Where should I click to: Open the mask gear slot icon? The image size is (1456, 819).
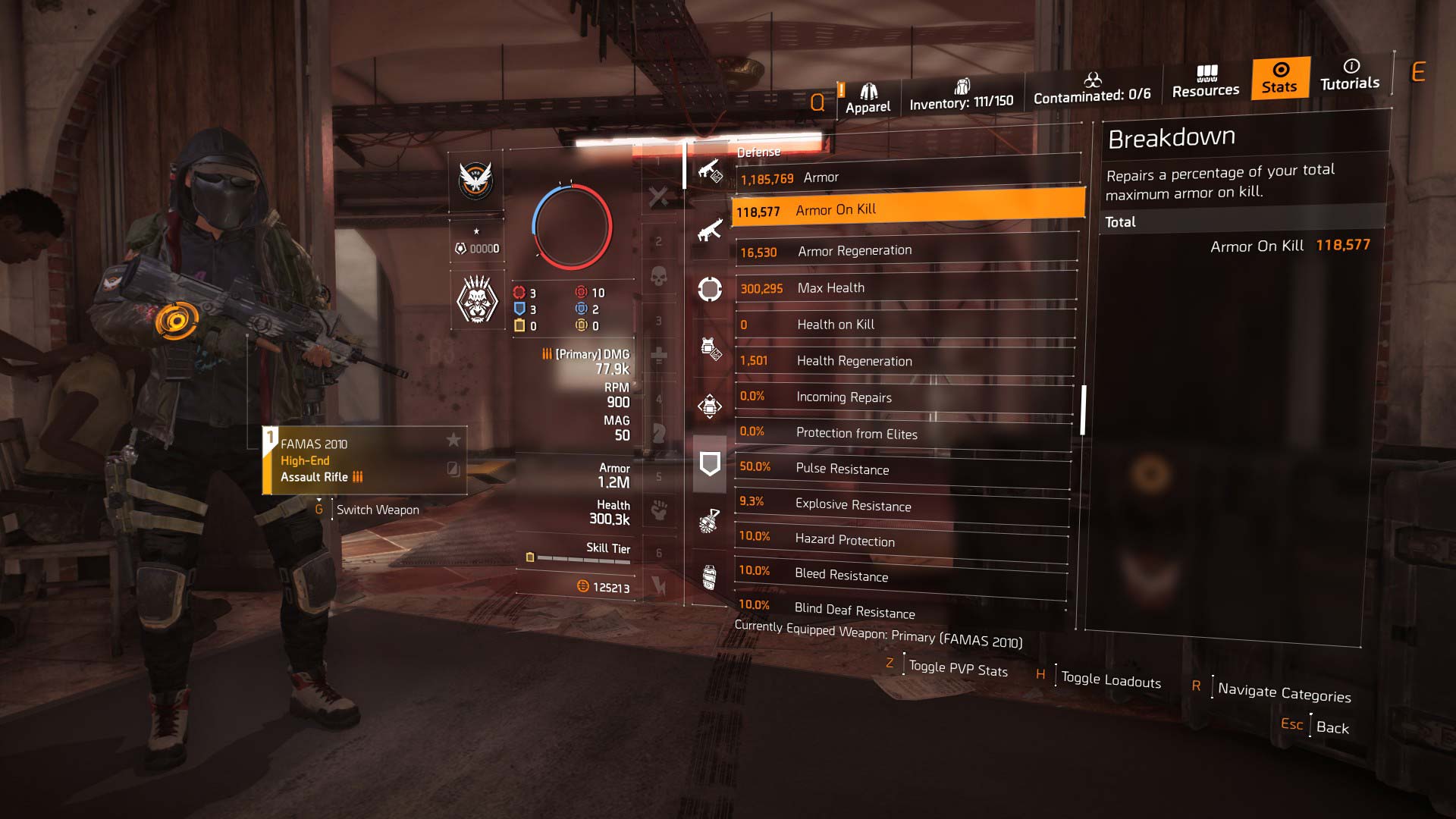tap(709, 289)
